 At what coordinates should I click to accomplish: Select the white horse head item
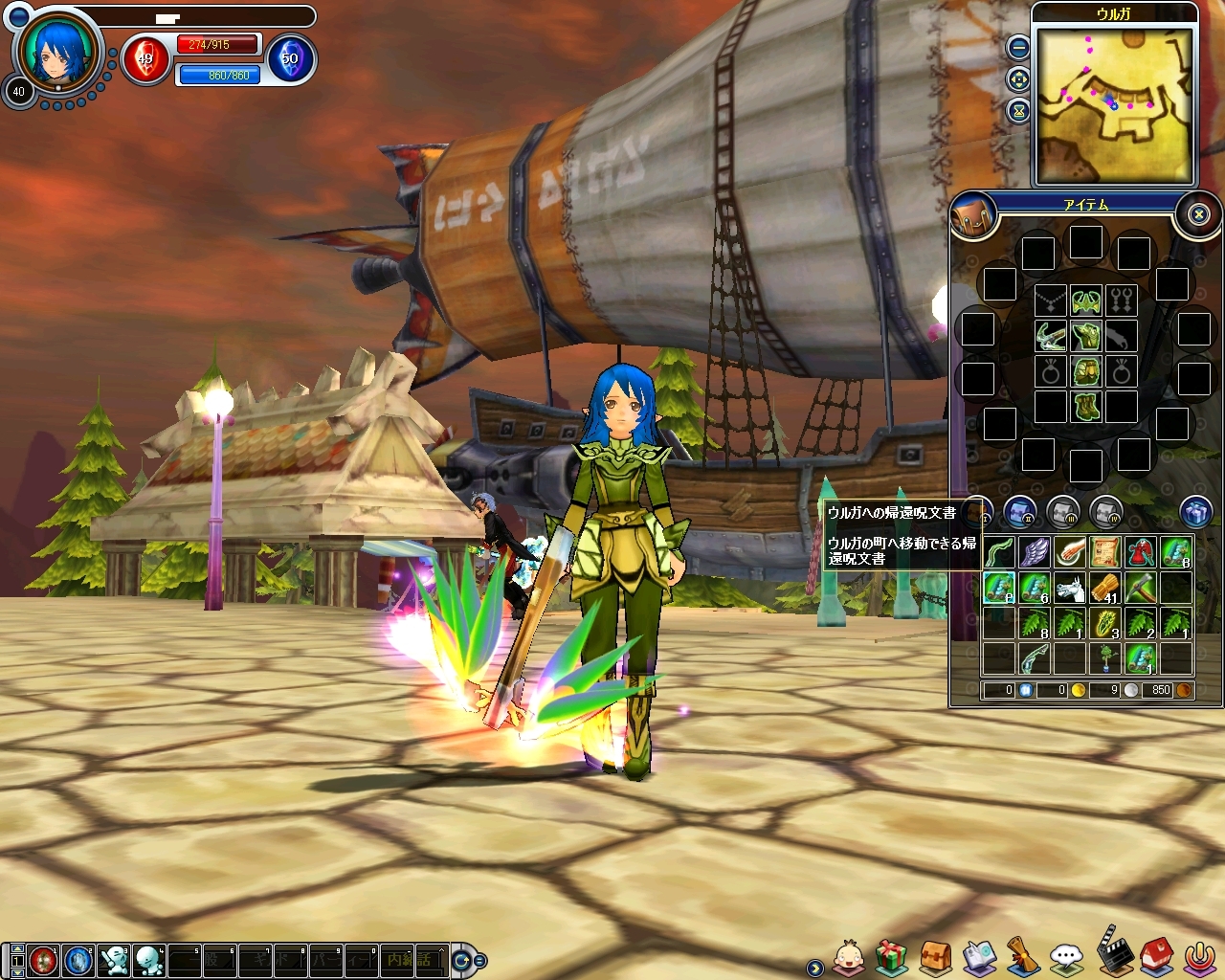1070,588
